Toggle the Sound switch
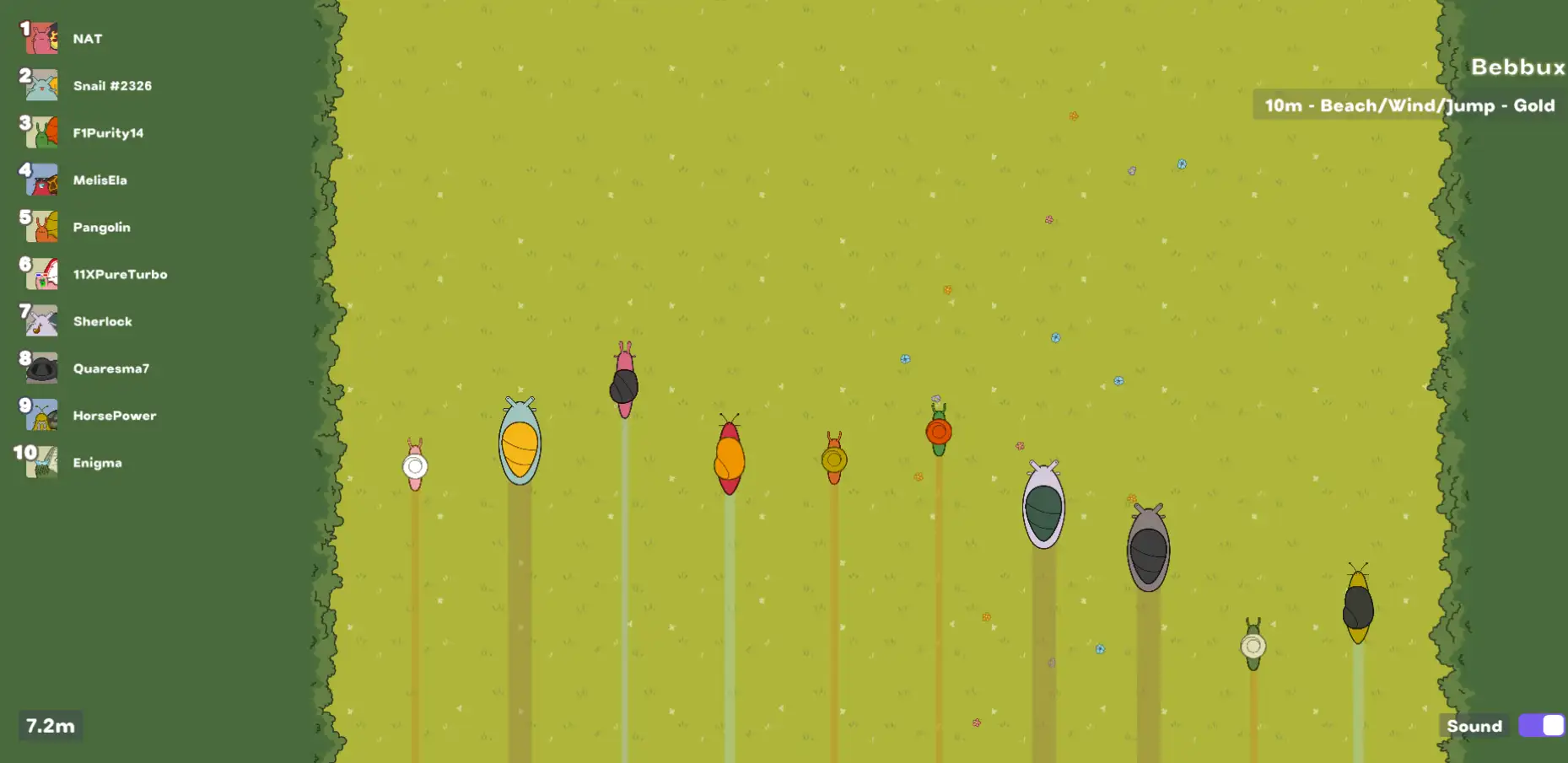This screenshot has width=1568, height=763. click(x=1541, y=726)
